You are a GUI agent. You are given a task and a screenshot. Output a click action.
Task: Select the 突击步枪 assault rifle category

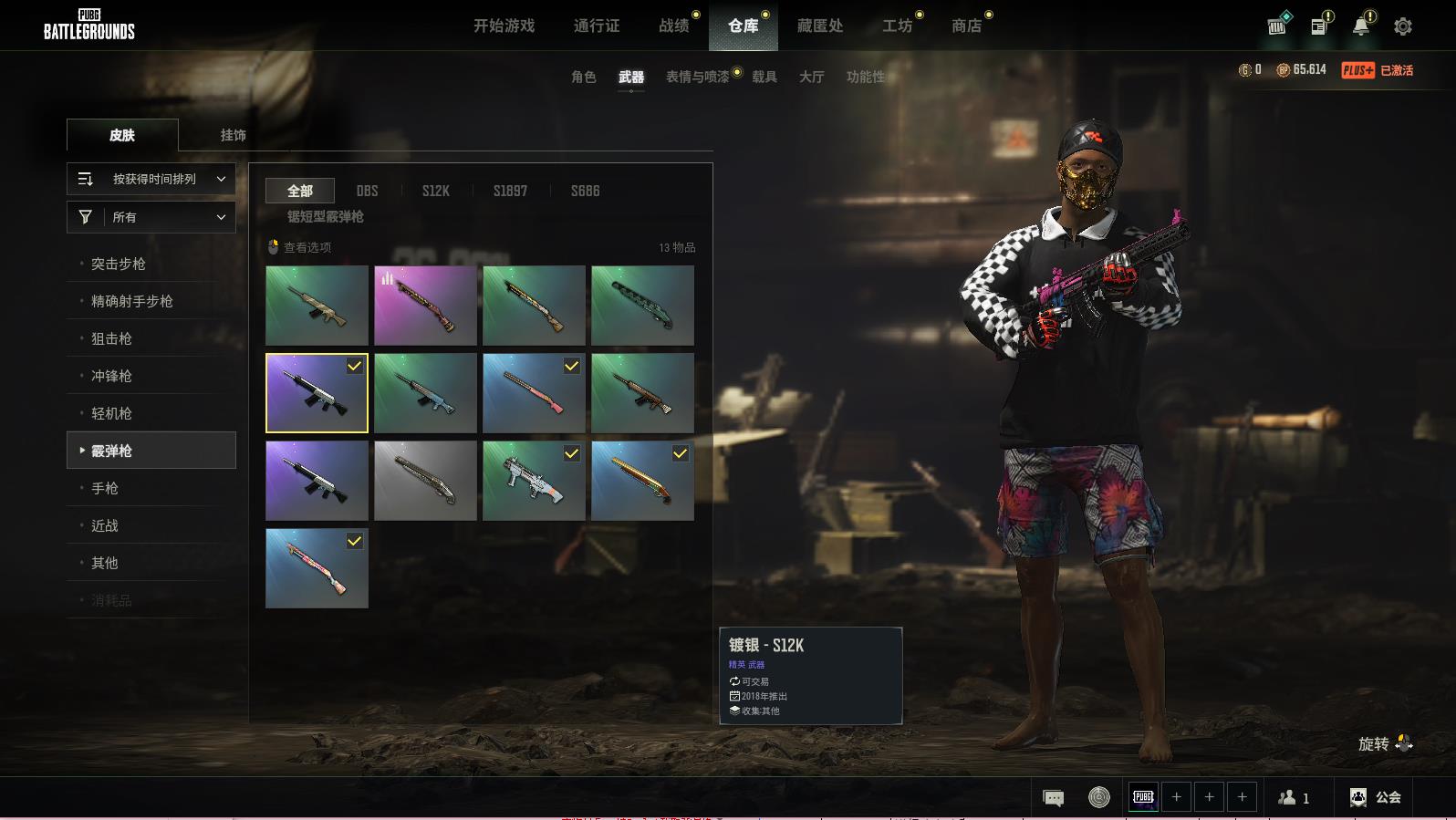tap(119, 264)
